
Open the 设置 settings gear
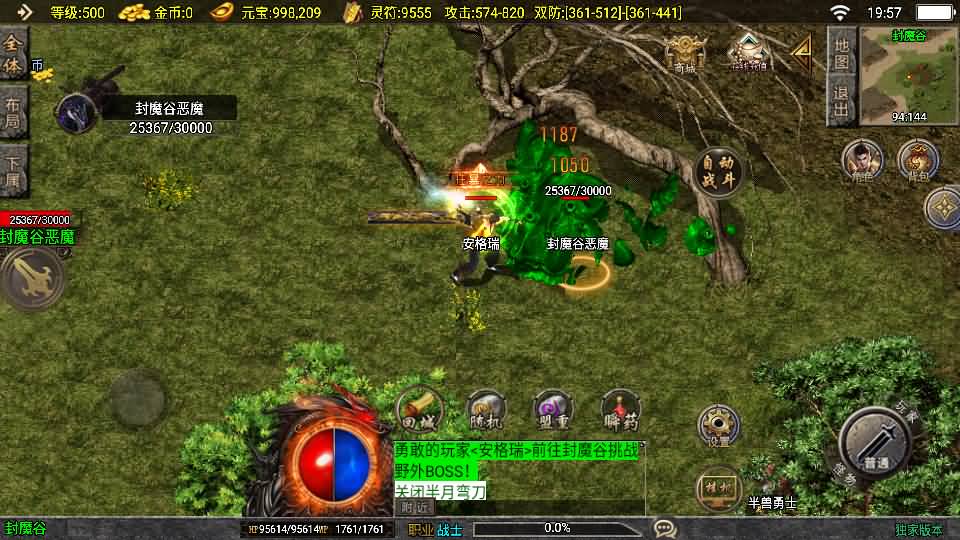(x=718, y=425)
